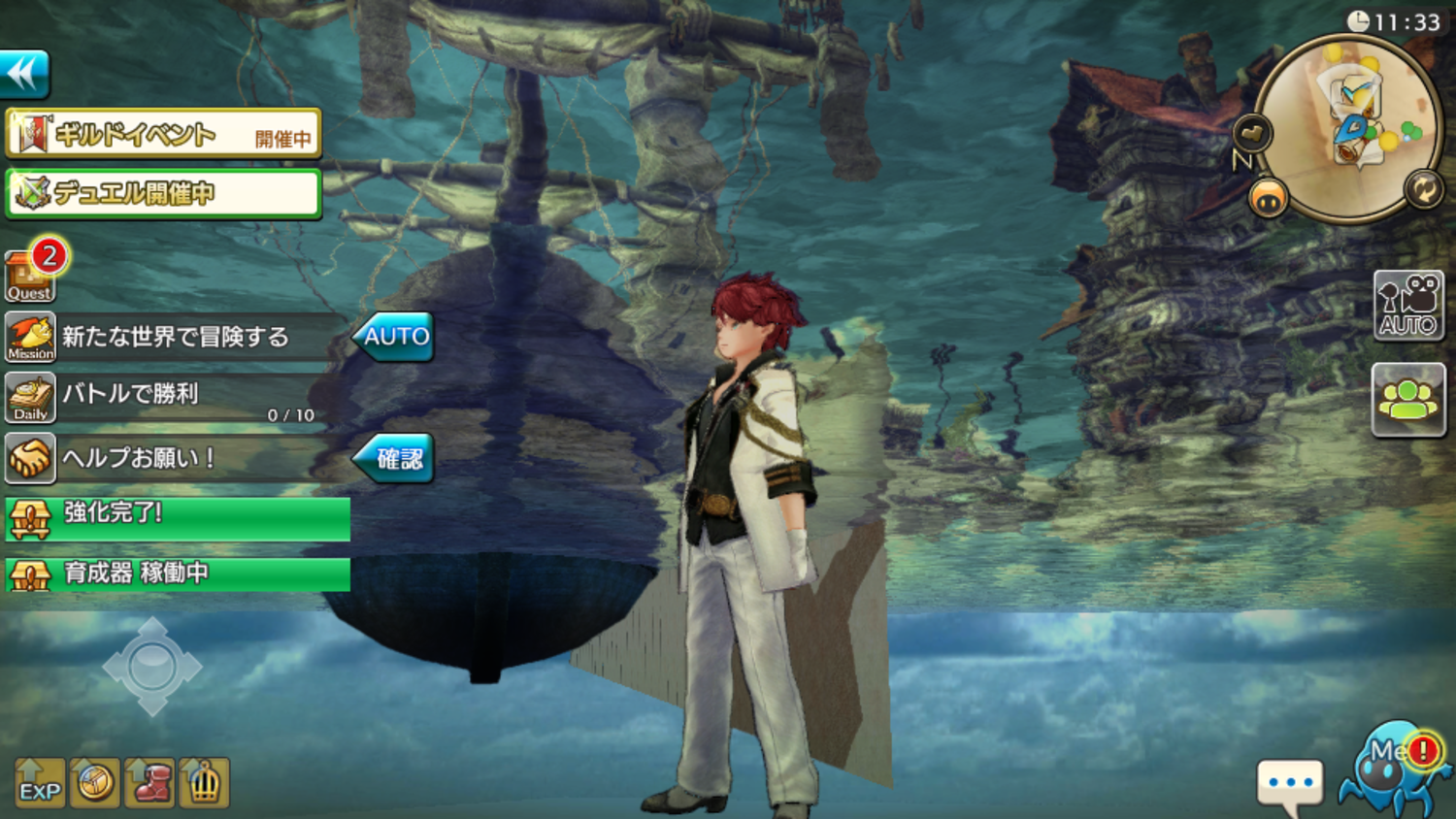Viewport: 1456px width, 819px height.
Task: Open the chat speech bubble
Action: click(1289, 784)
